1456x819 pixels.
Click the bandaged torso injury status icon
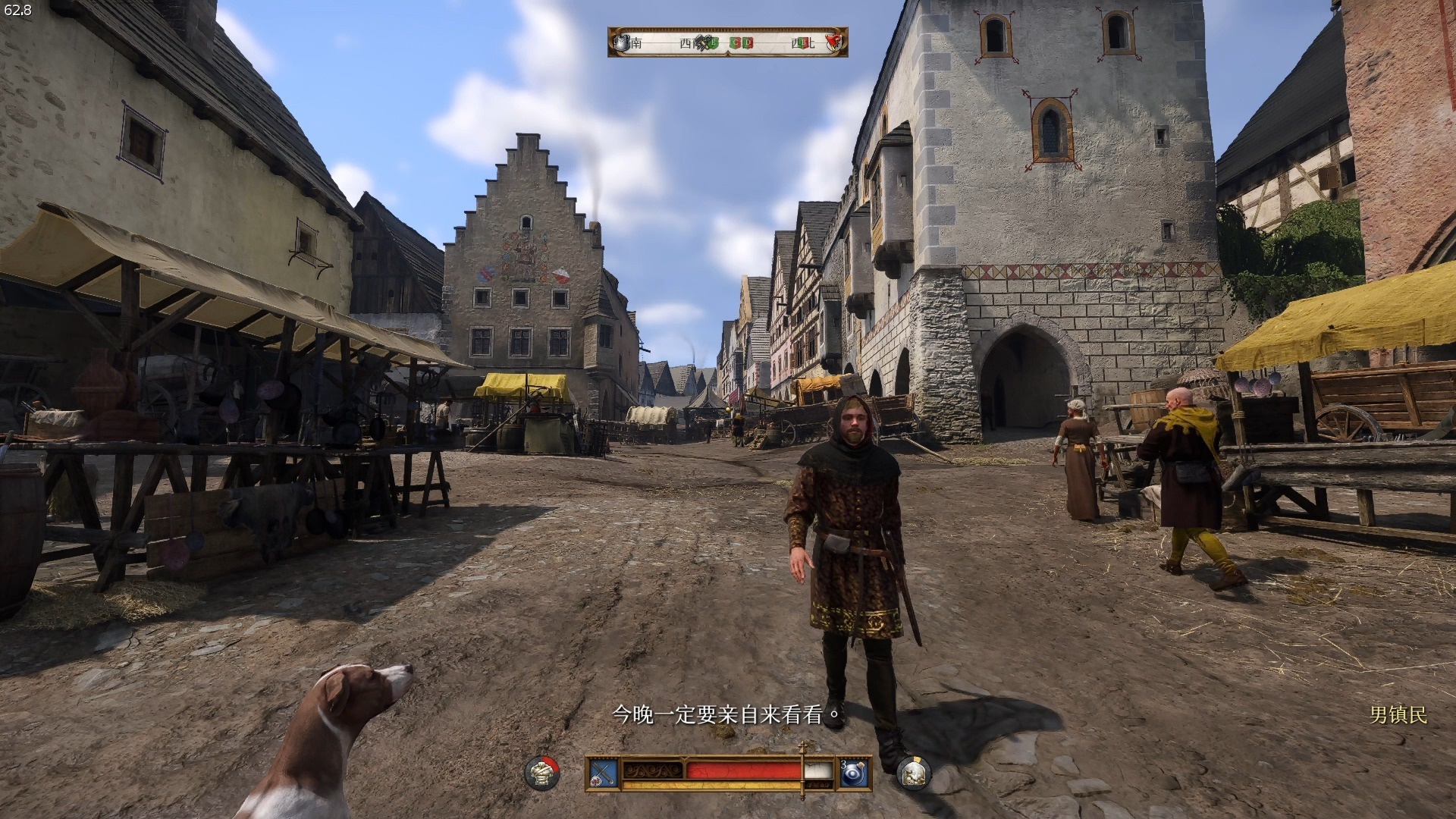pos(542,773)
